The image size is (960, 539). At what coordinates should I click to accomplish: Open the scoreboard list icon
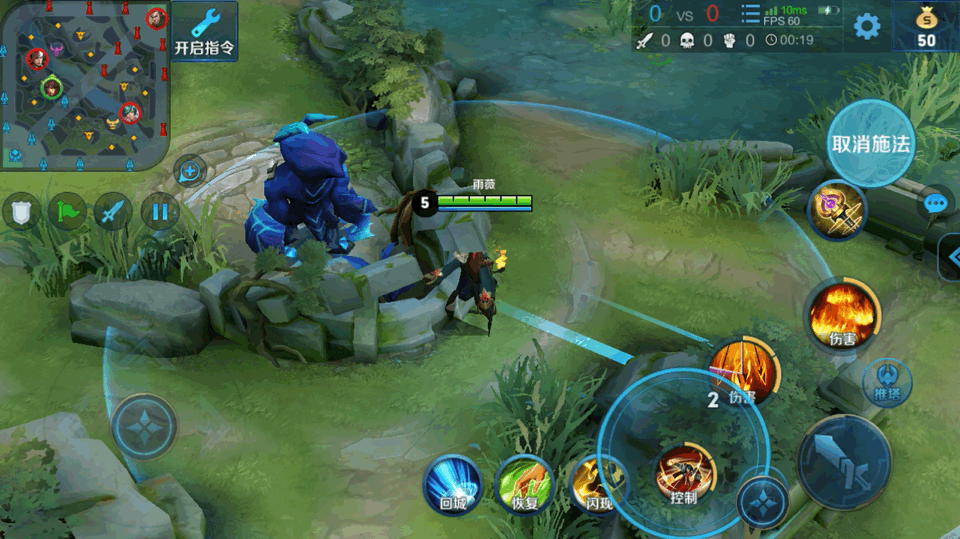click(750, 14)
